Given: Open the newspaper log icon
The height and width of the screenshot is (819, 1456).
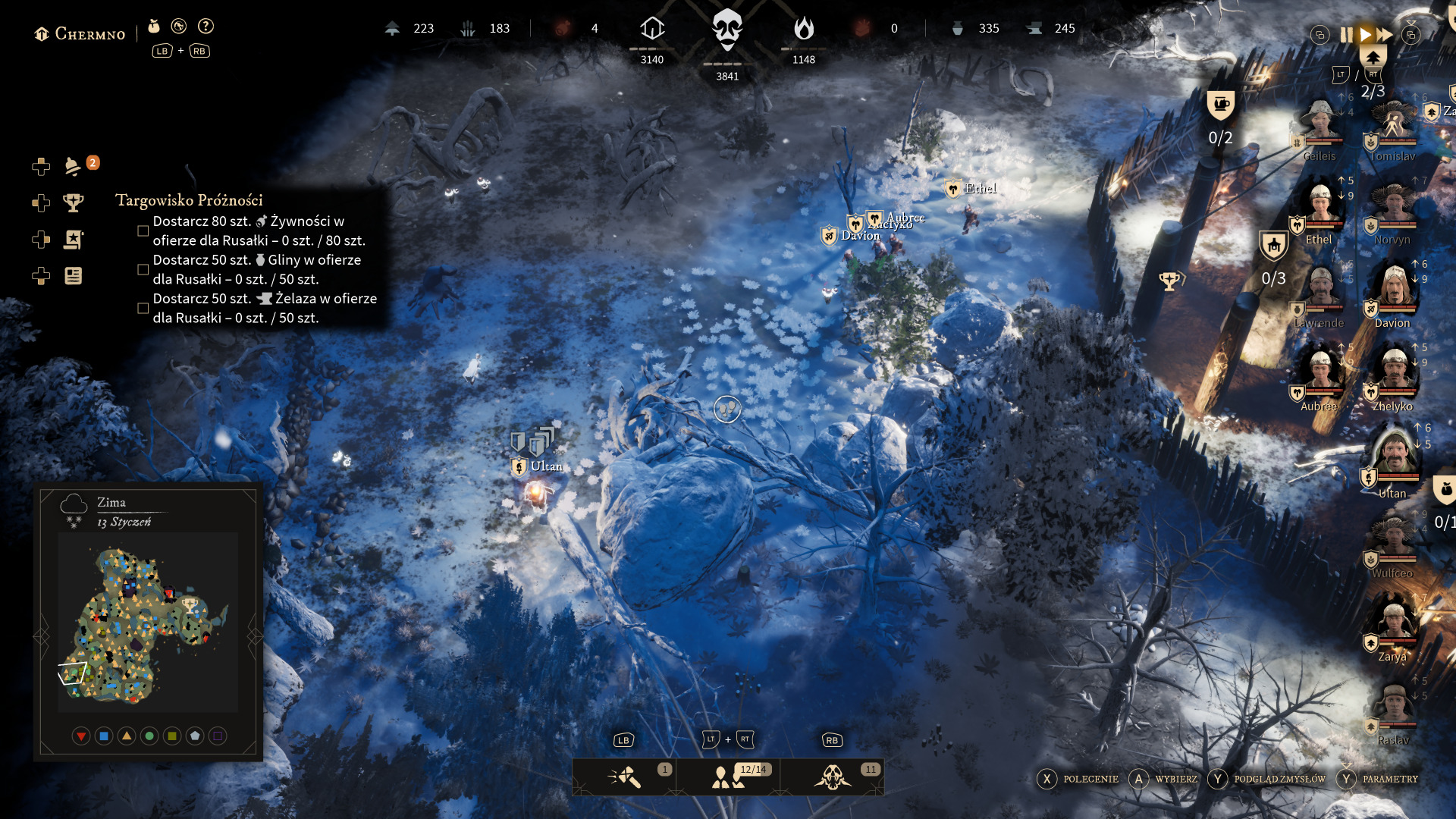Looking at the screenshot, I should [x=74, y=276].
